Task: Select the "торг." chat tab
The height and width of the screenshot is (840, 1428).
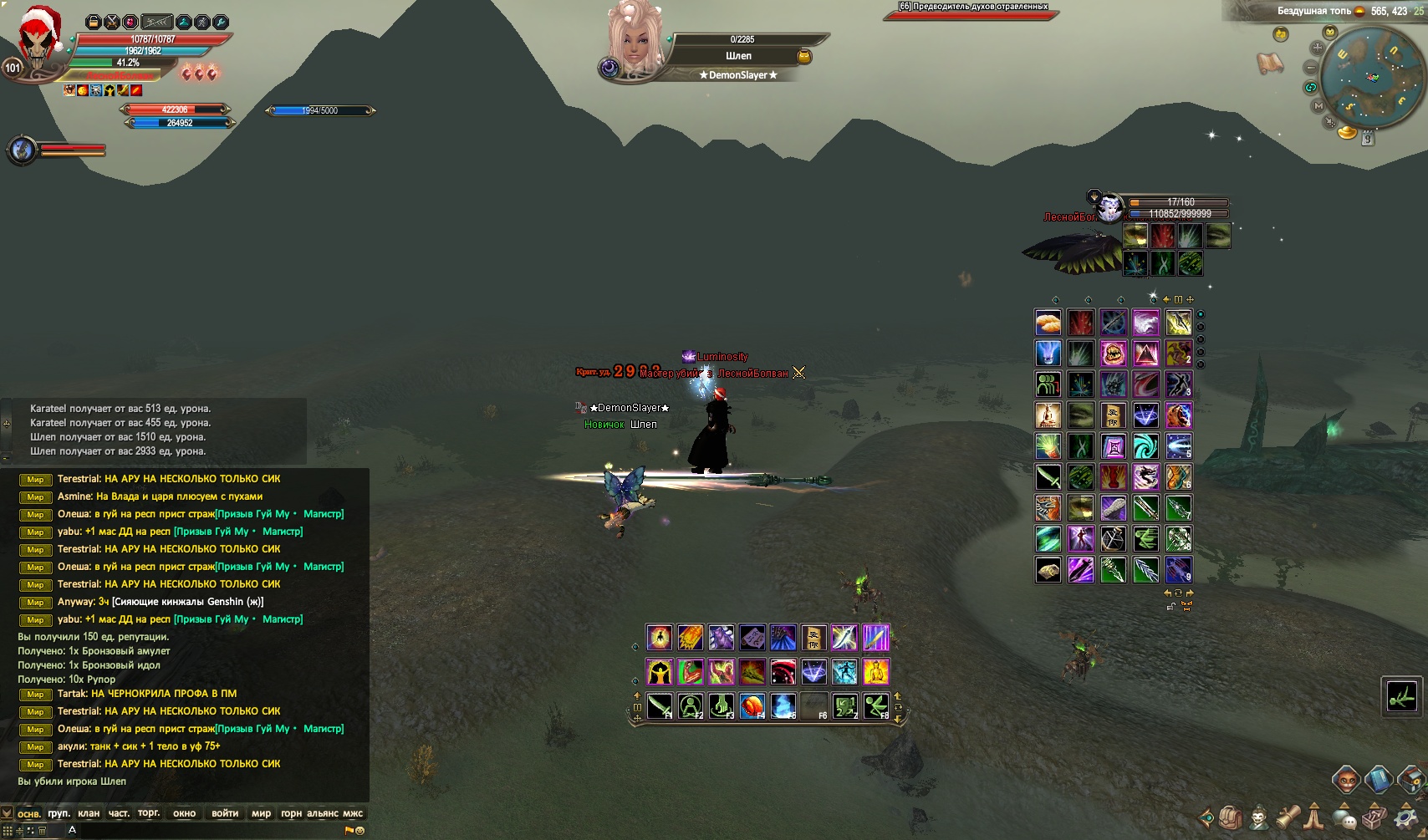Action: [x=149, y=813]
